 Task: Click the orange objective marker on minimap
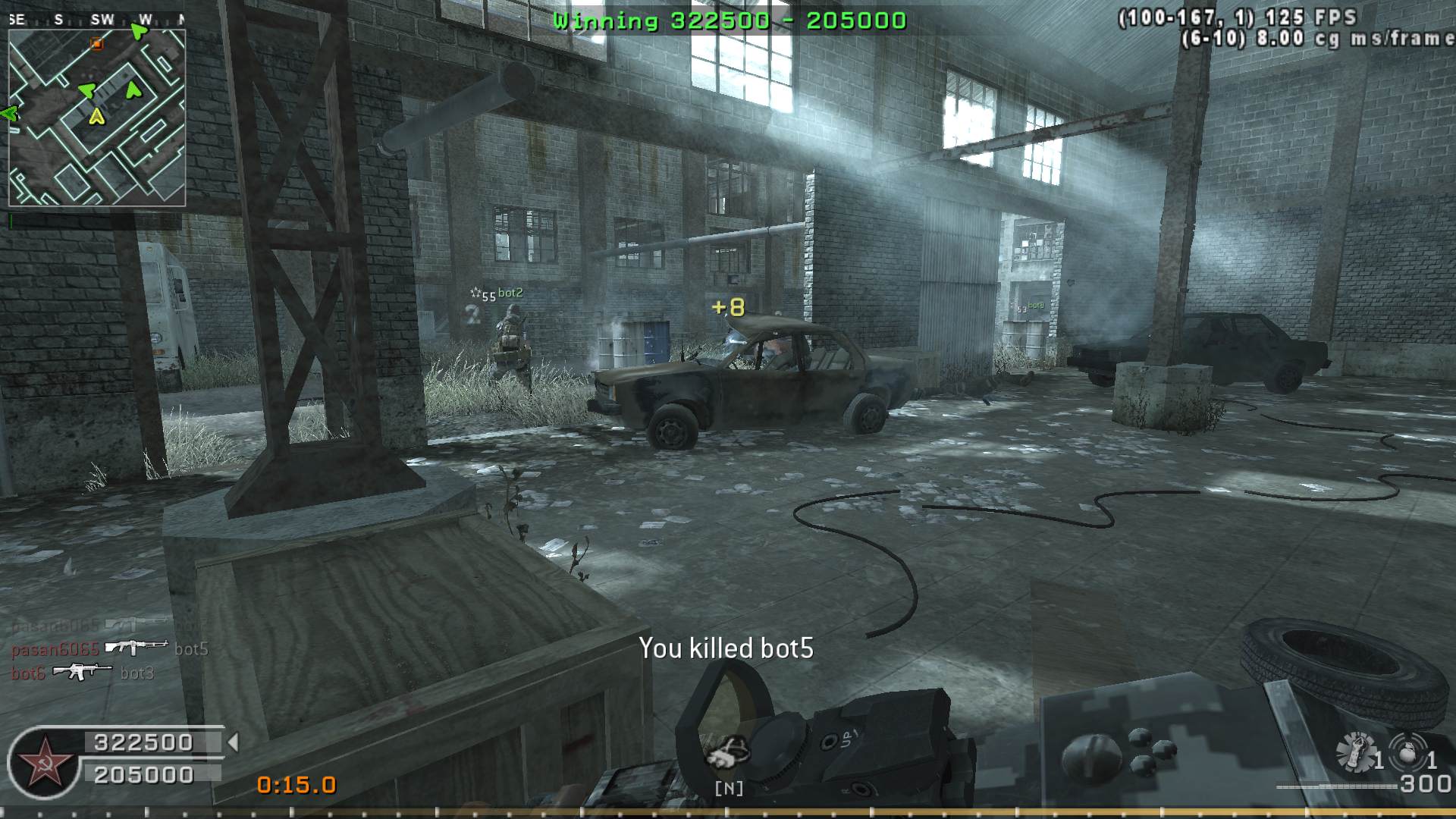pyautogui.click(x=96, y=44)
